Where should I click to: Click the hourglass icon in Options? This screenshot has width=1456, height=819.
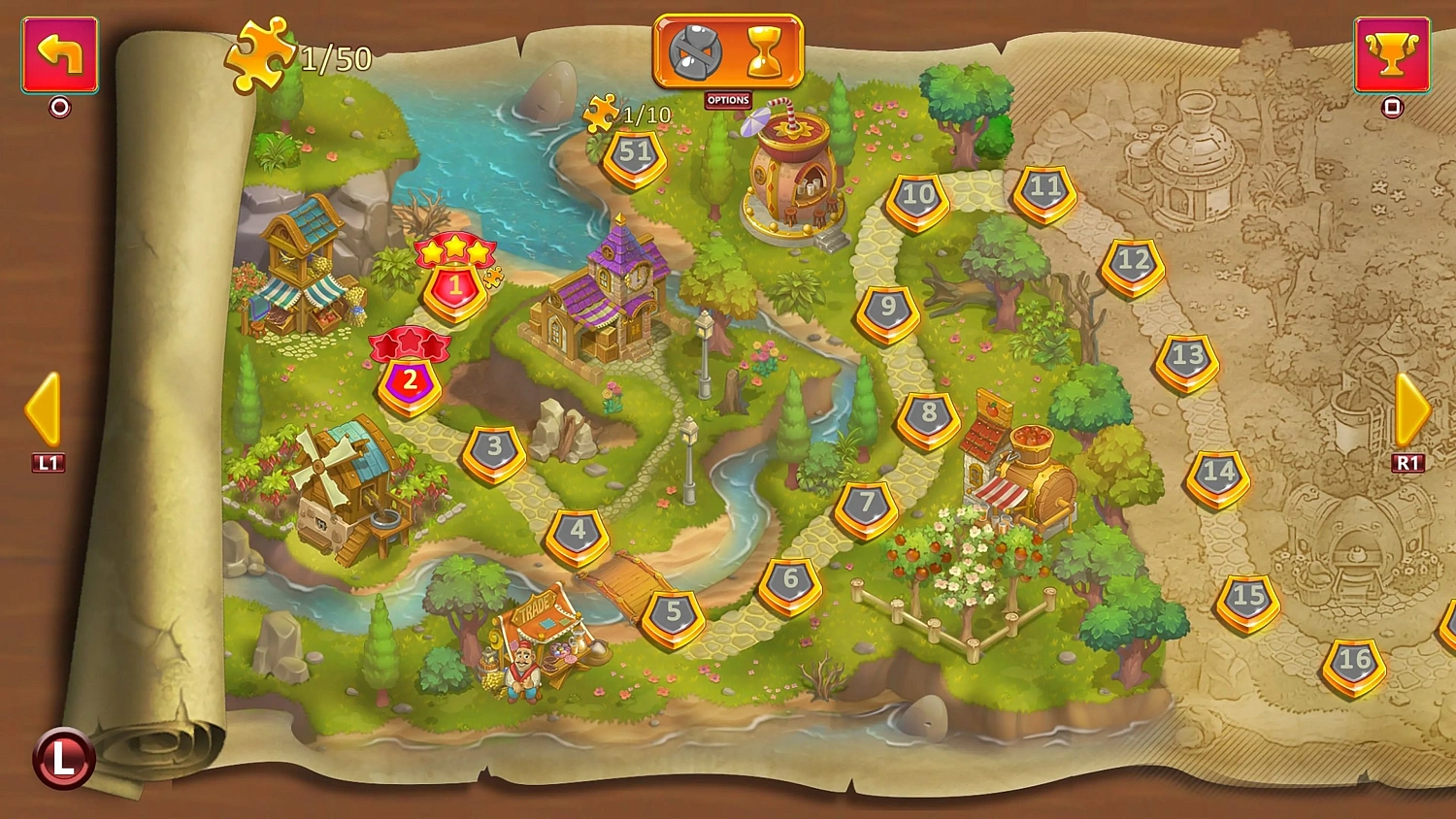click(766, 53)
